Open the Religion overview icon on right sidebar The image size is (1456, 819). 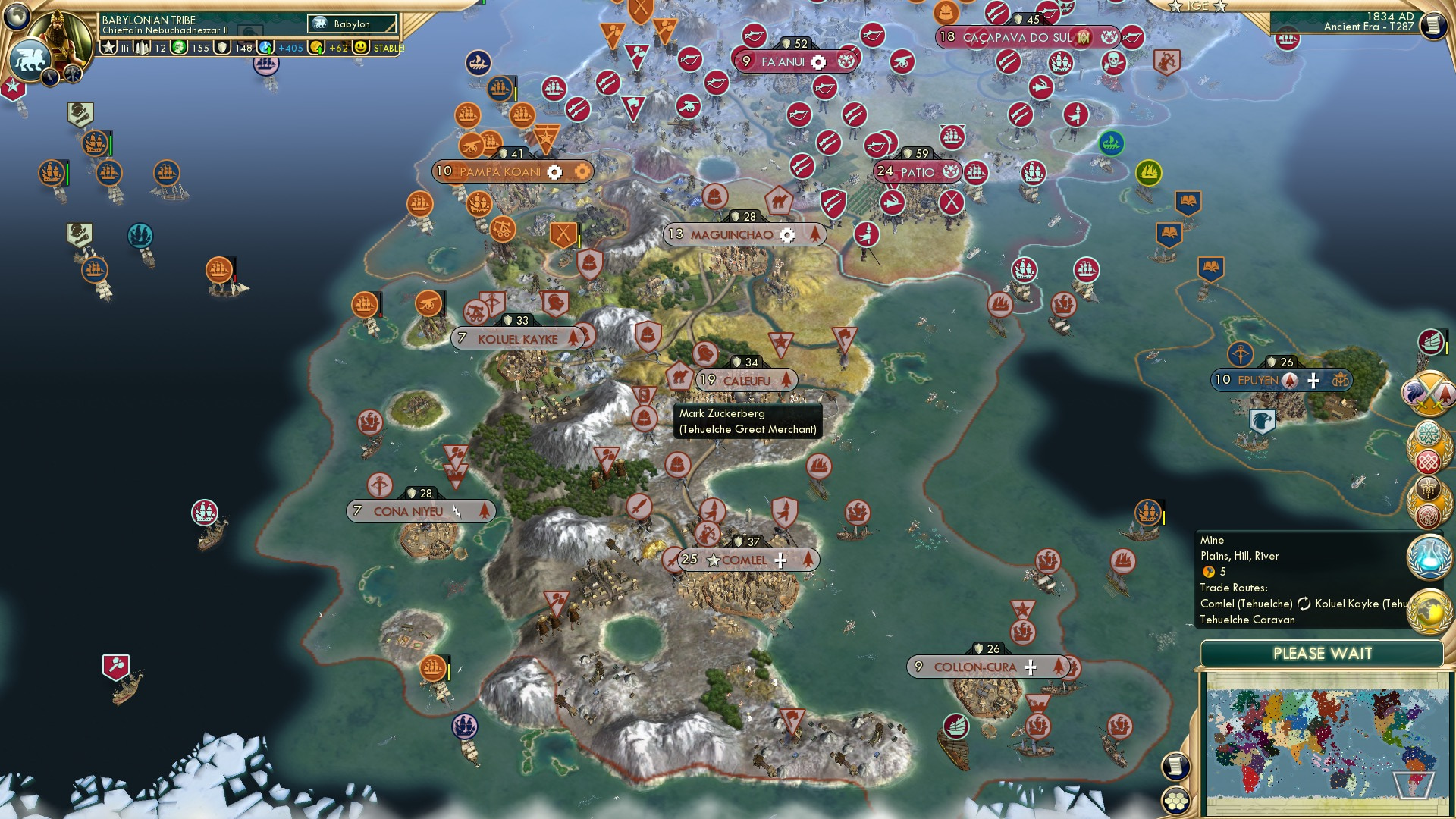pos(1429,488)
